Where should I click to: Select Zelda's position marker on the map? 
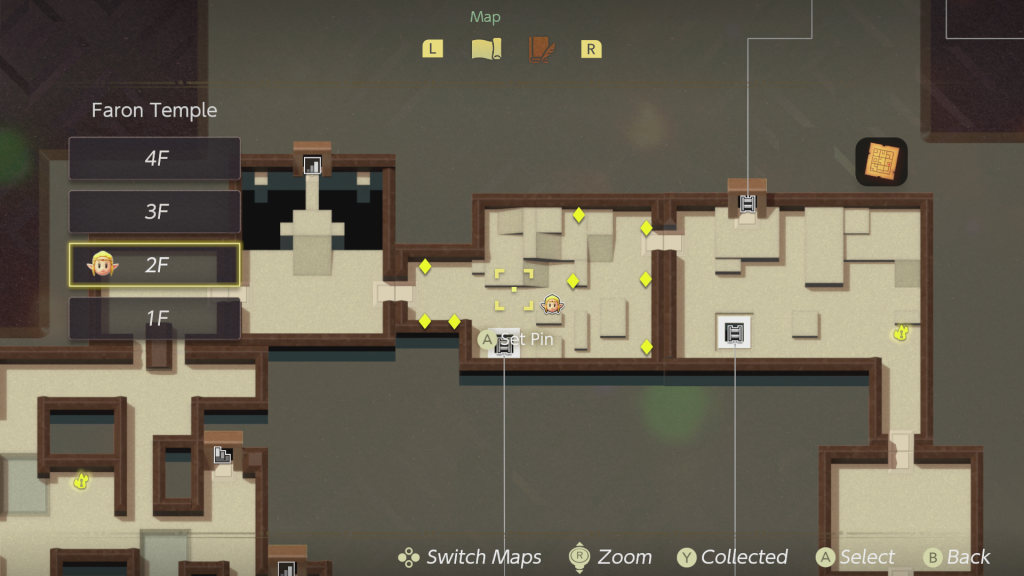[x=551, y=304]
